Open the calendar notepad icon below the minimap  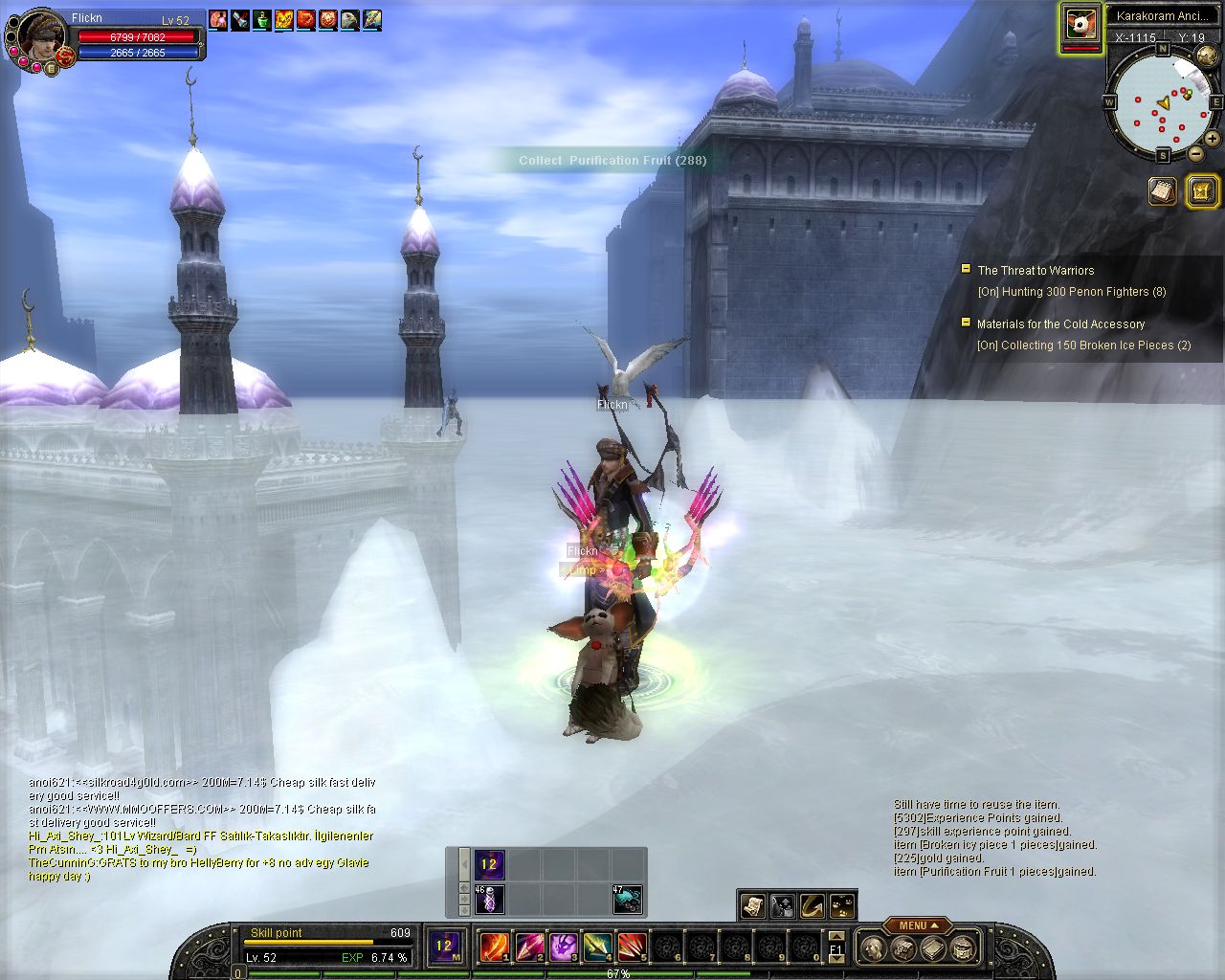(1163, 191)
